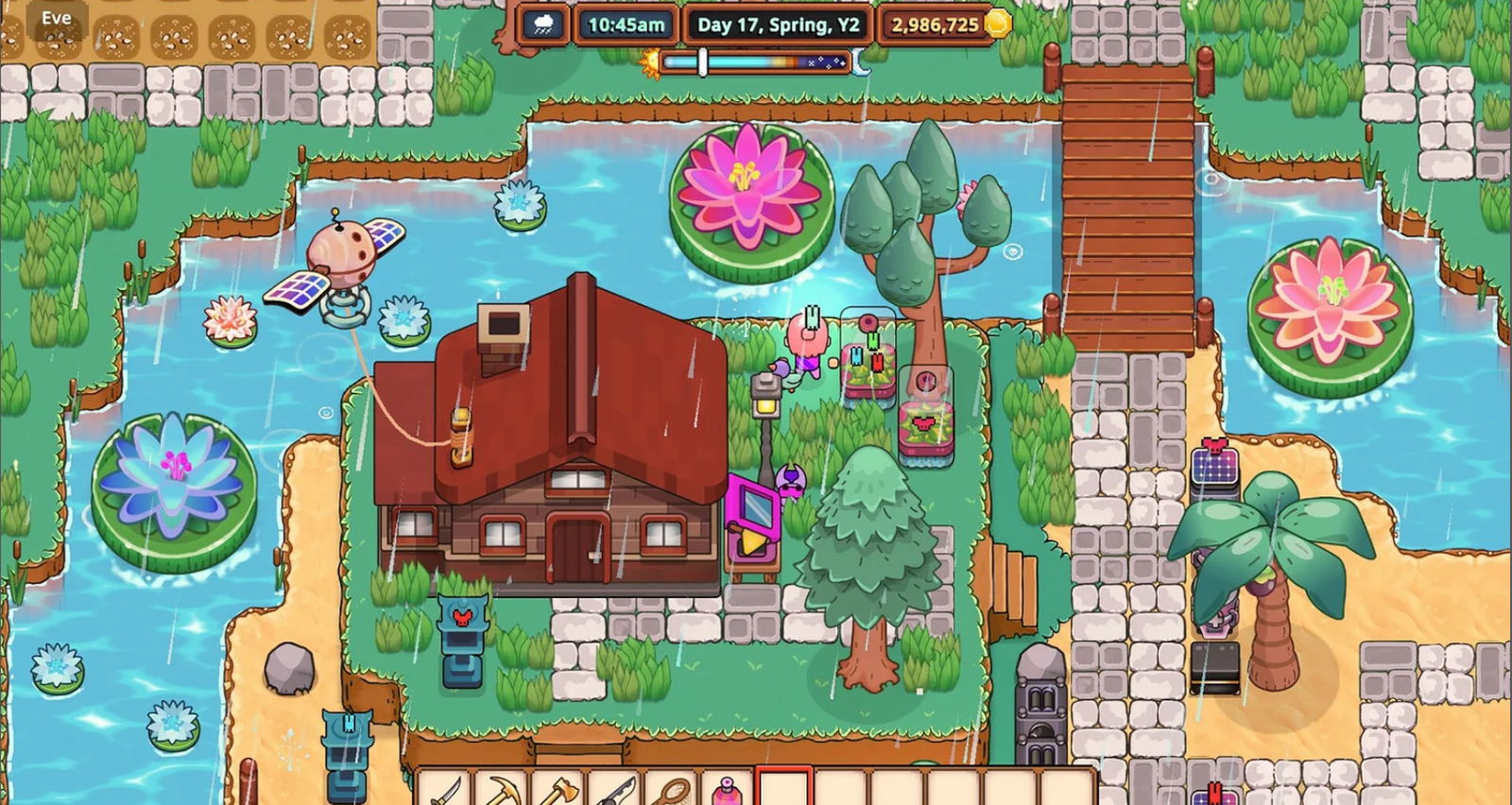This screenshot has width=1512, height=805.
Task: Open the Day 17, Spring, Y2 calendar panel
Action: click(777, 25)
